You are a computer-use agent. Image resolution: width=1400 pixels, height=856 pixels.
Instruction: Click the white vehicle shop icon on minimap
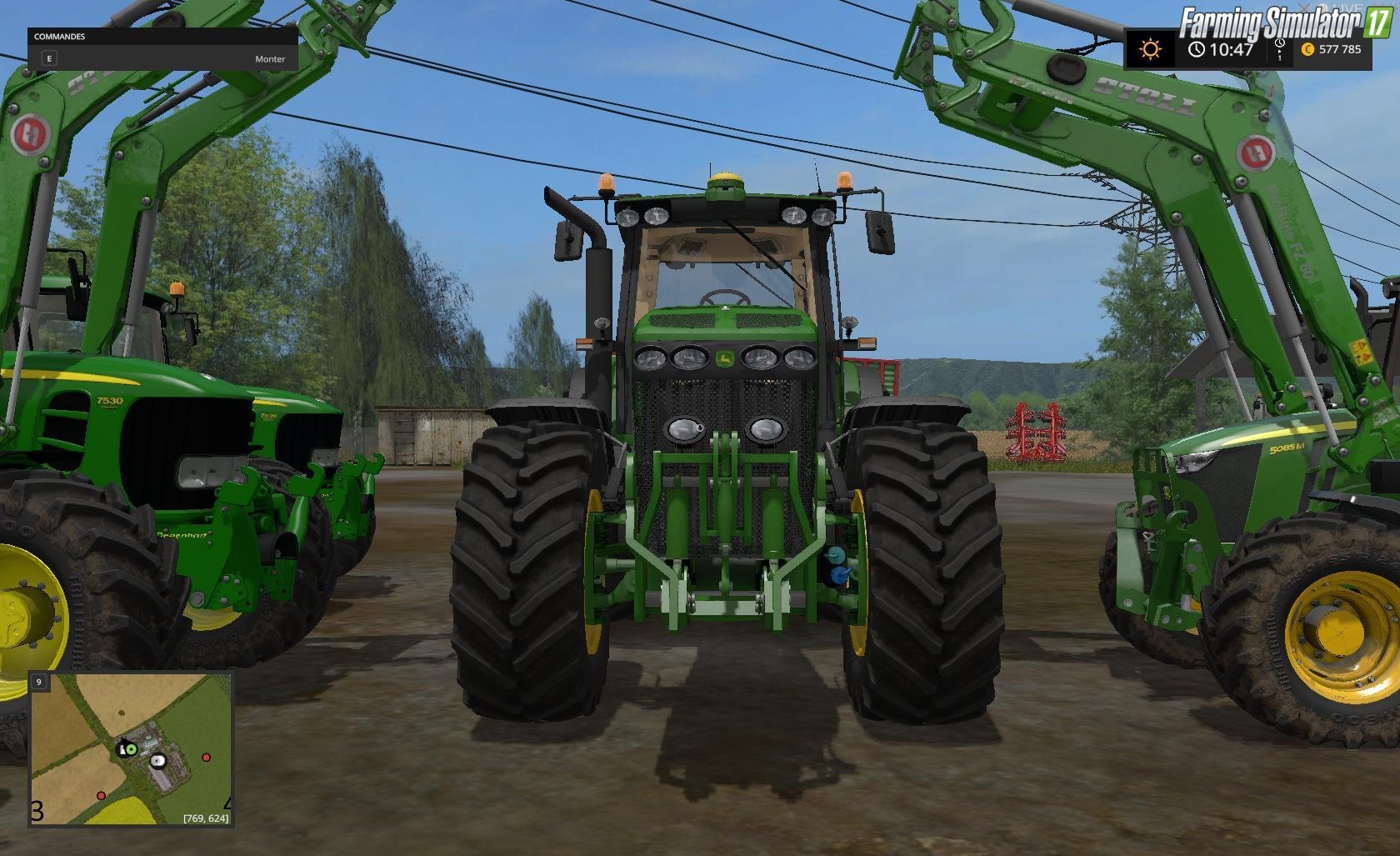click(158, 761)
